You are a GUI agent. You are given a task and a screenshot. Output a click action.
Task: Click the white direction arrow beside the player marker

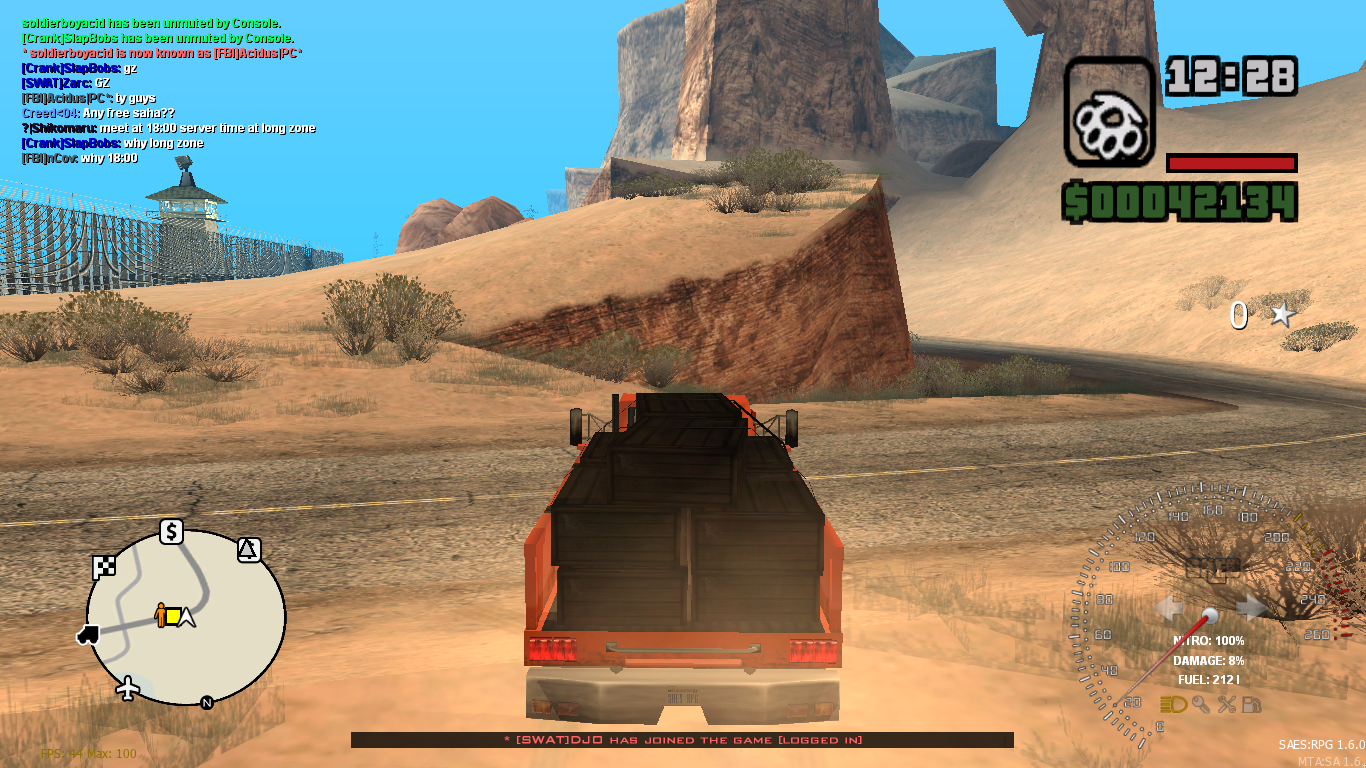tap(186, 616)
